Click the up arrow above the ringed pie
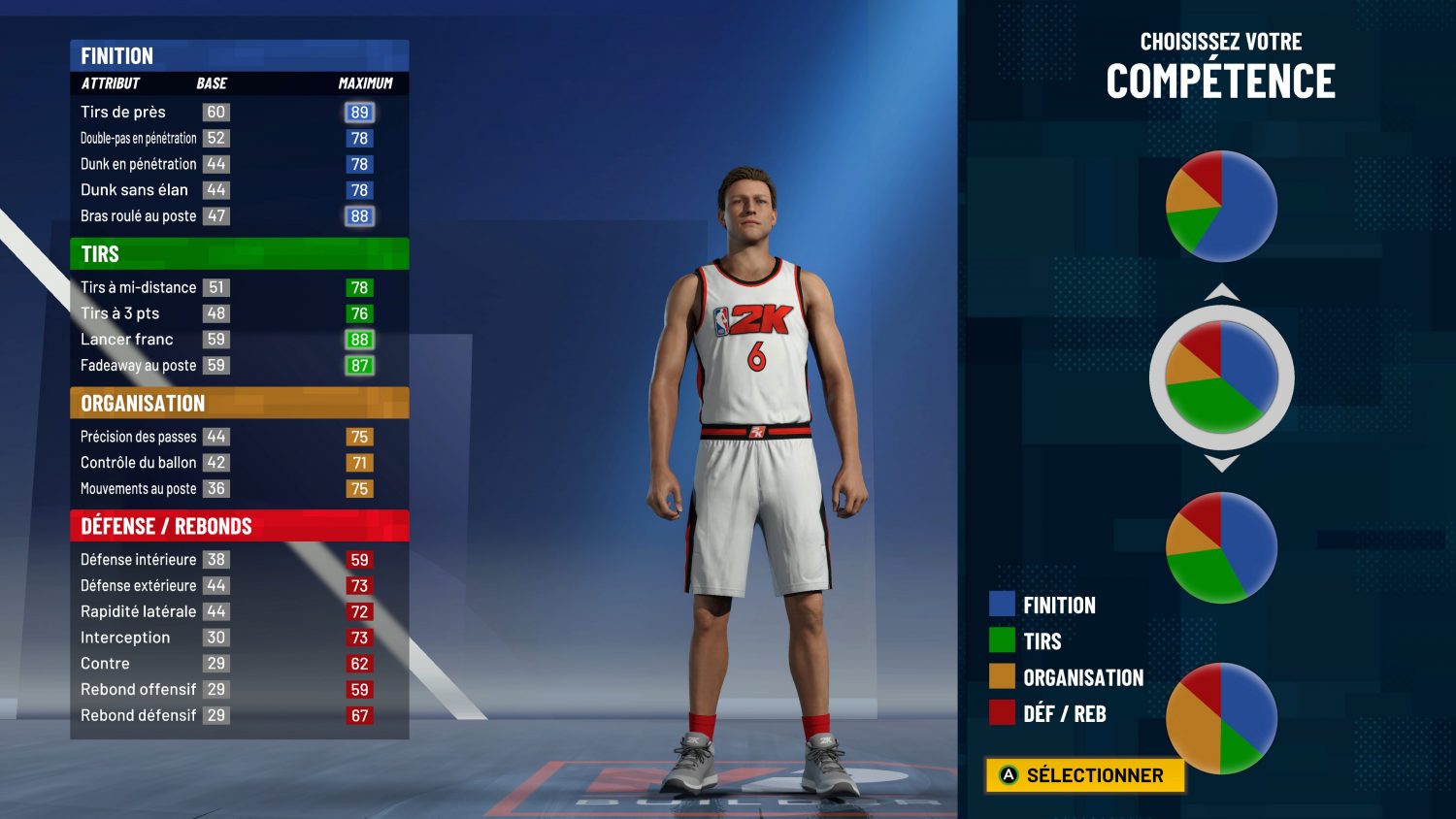1456x819 pixels. point(1221,292)
